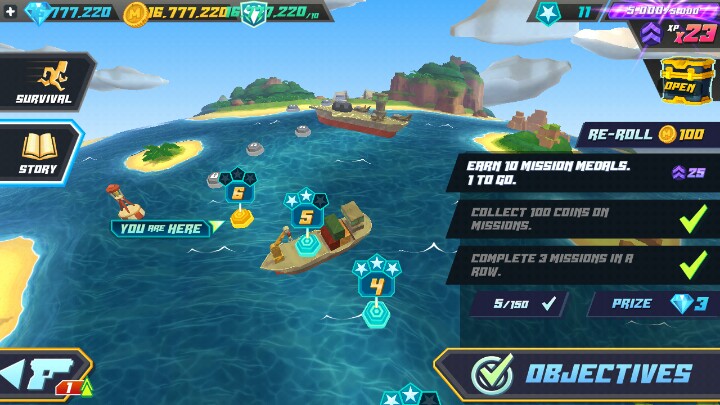View the diamond prize reward
This screenshot has width=720, height=405.
click(650, 304)
